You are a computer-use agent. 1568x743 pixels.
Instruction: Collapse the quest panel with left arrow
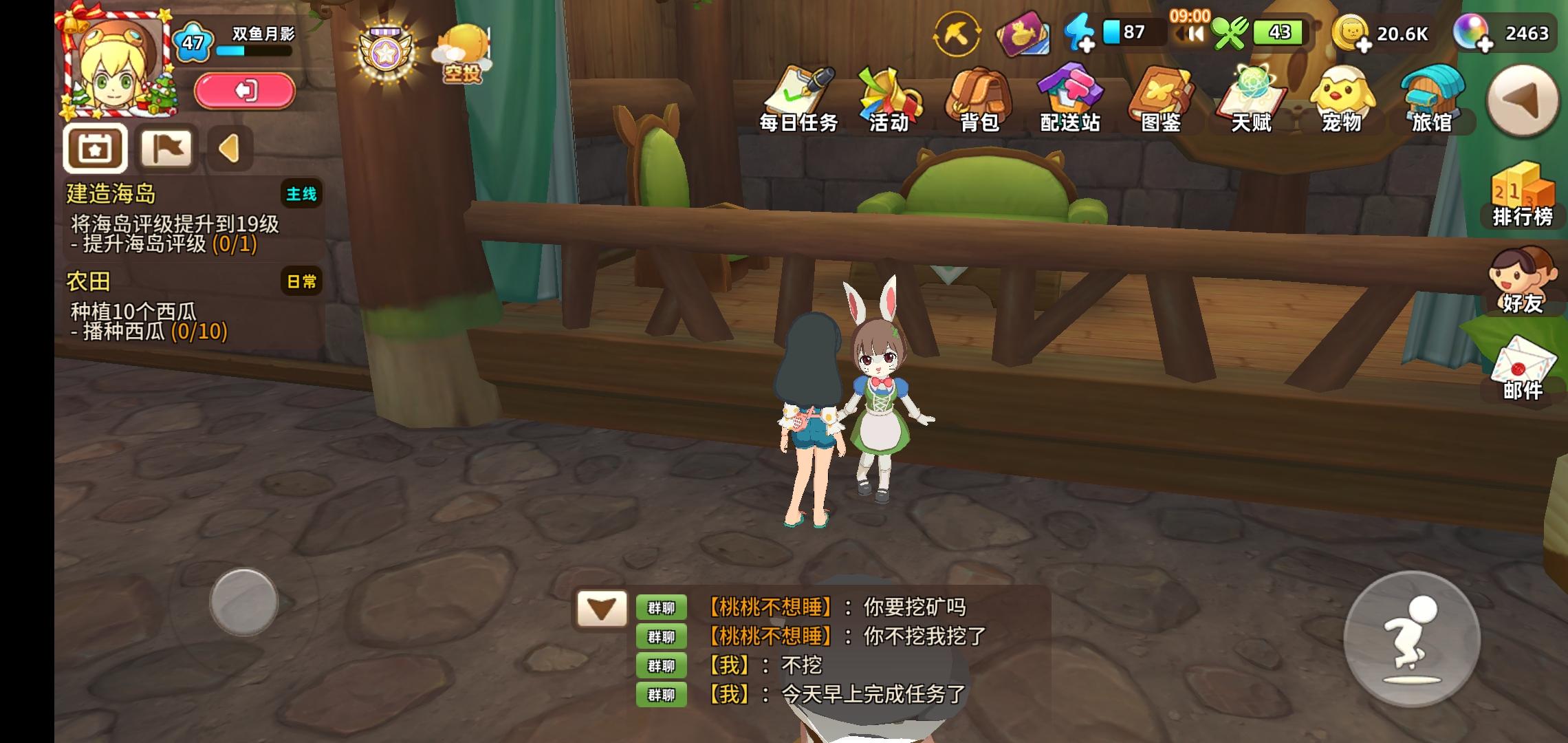click(229, 147)
